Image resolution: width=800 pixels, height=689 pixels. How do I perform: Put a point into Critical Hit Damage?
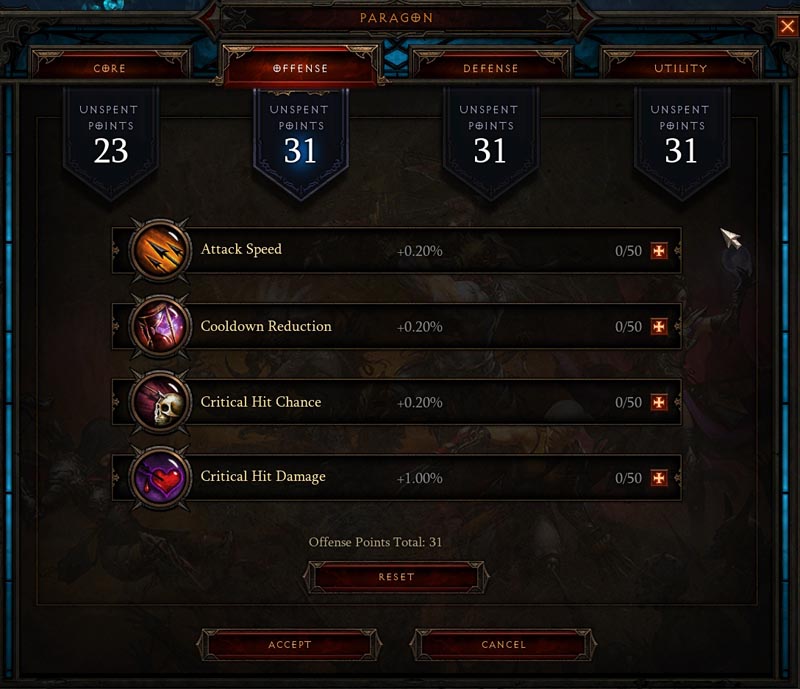click(658, 478)
